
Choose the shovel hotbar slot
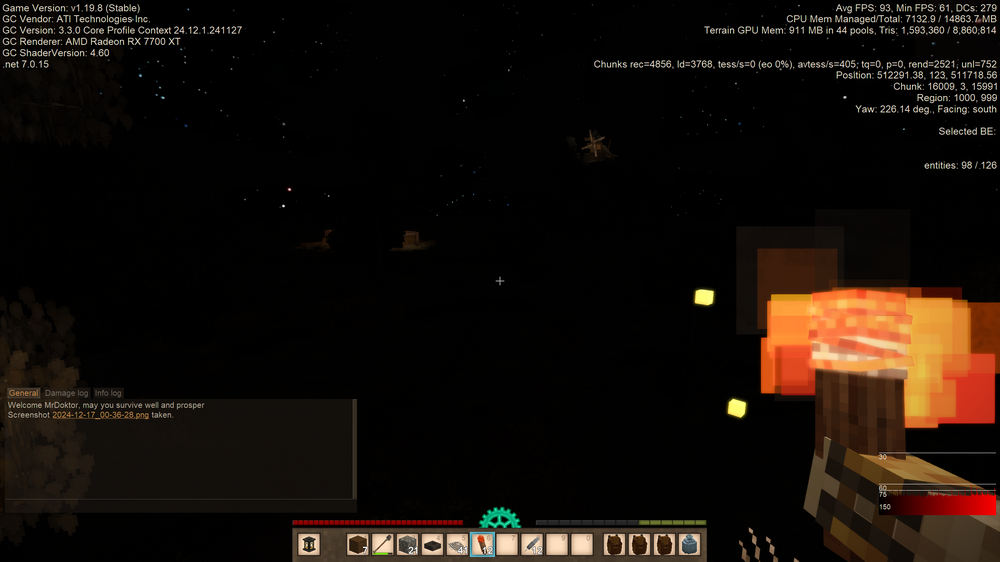383,544
